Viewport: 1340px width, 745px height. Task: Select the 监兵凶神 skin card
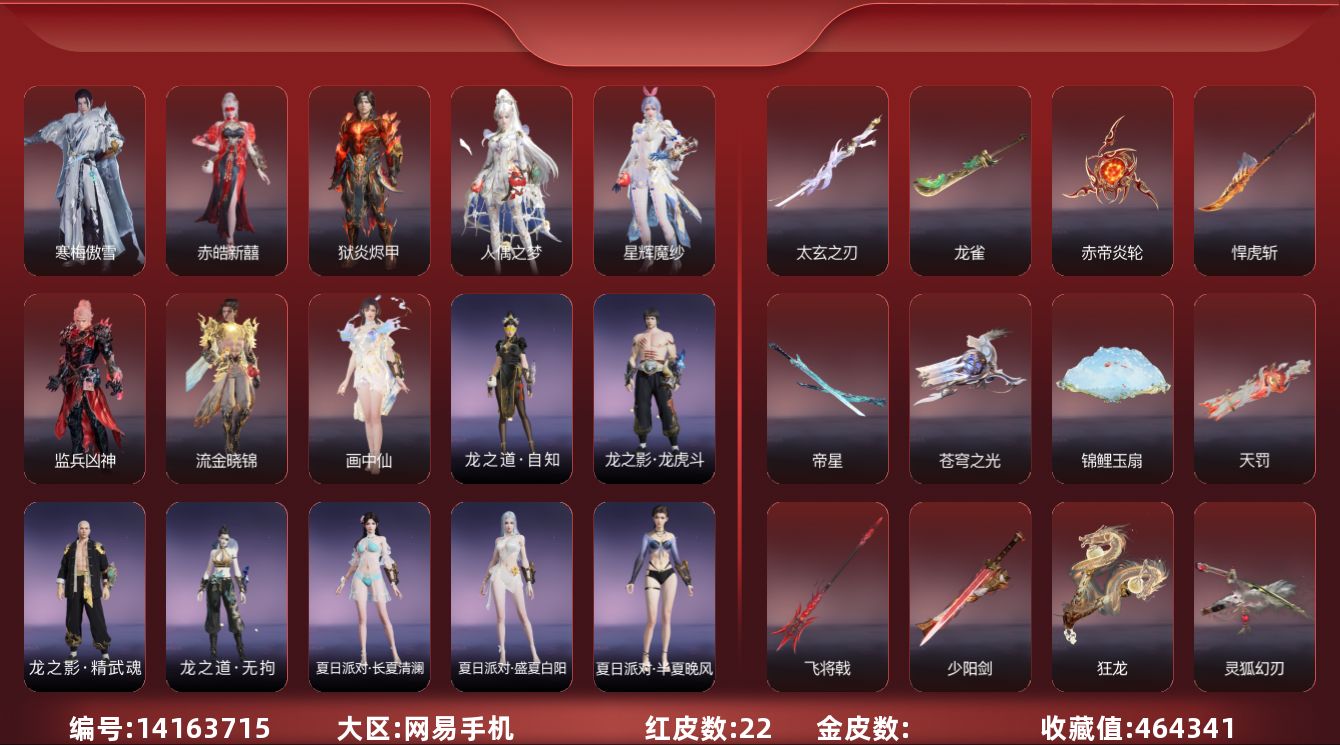click(84, 389)
